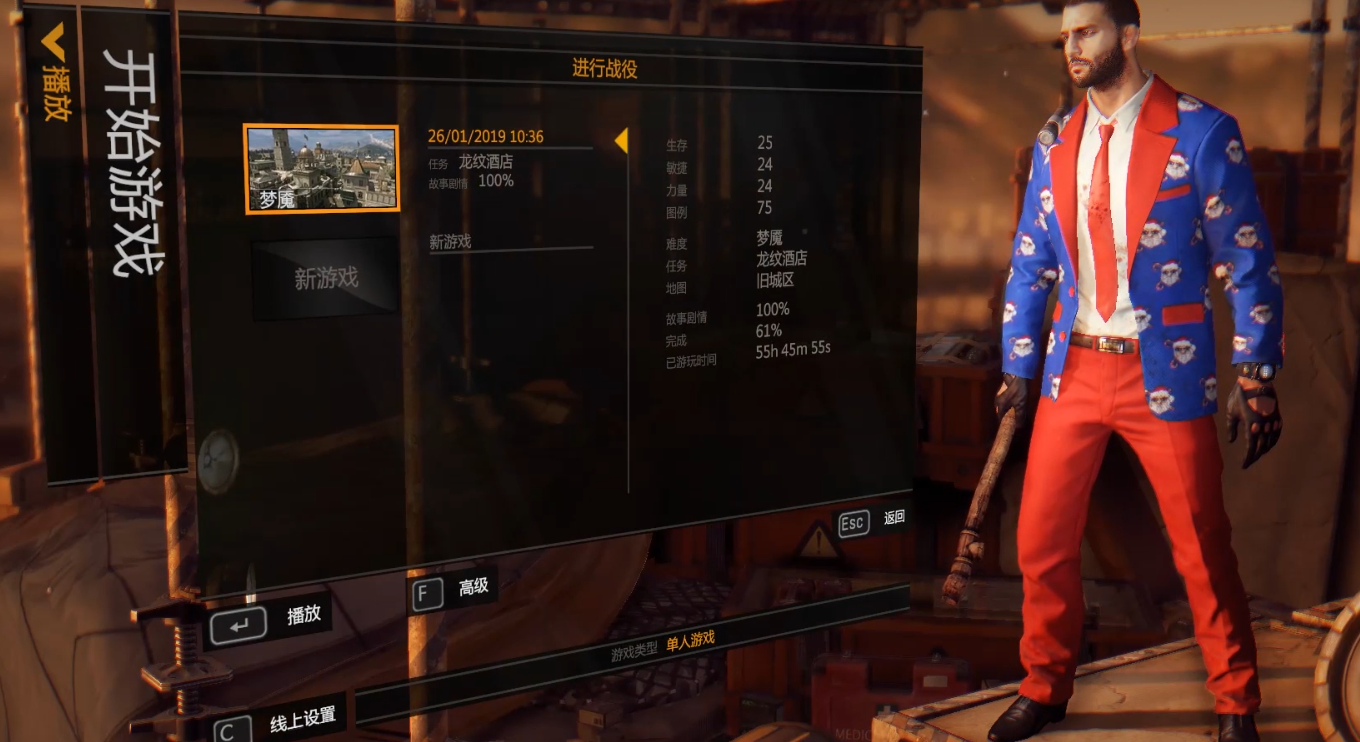Select the 梦魇 save game thumbnail

pos(321,169)
